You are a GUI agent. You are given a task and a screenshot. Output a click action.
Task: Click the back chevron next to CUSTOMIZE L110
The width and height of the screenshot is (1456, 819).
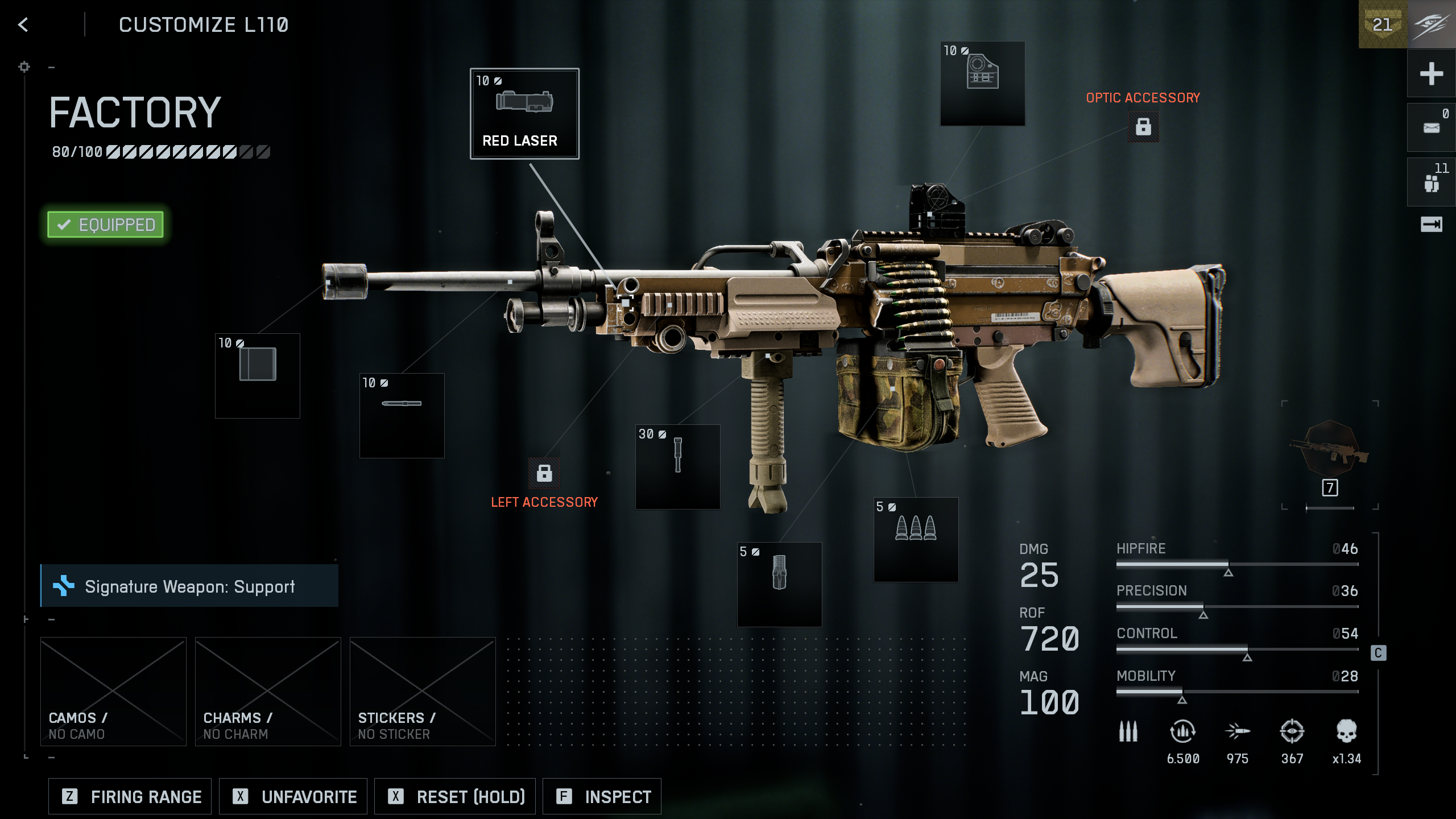(x=23, y=24)
